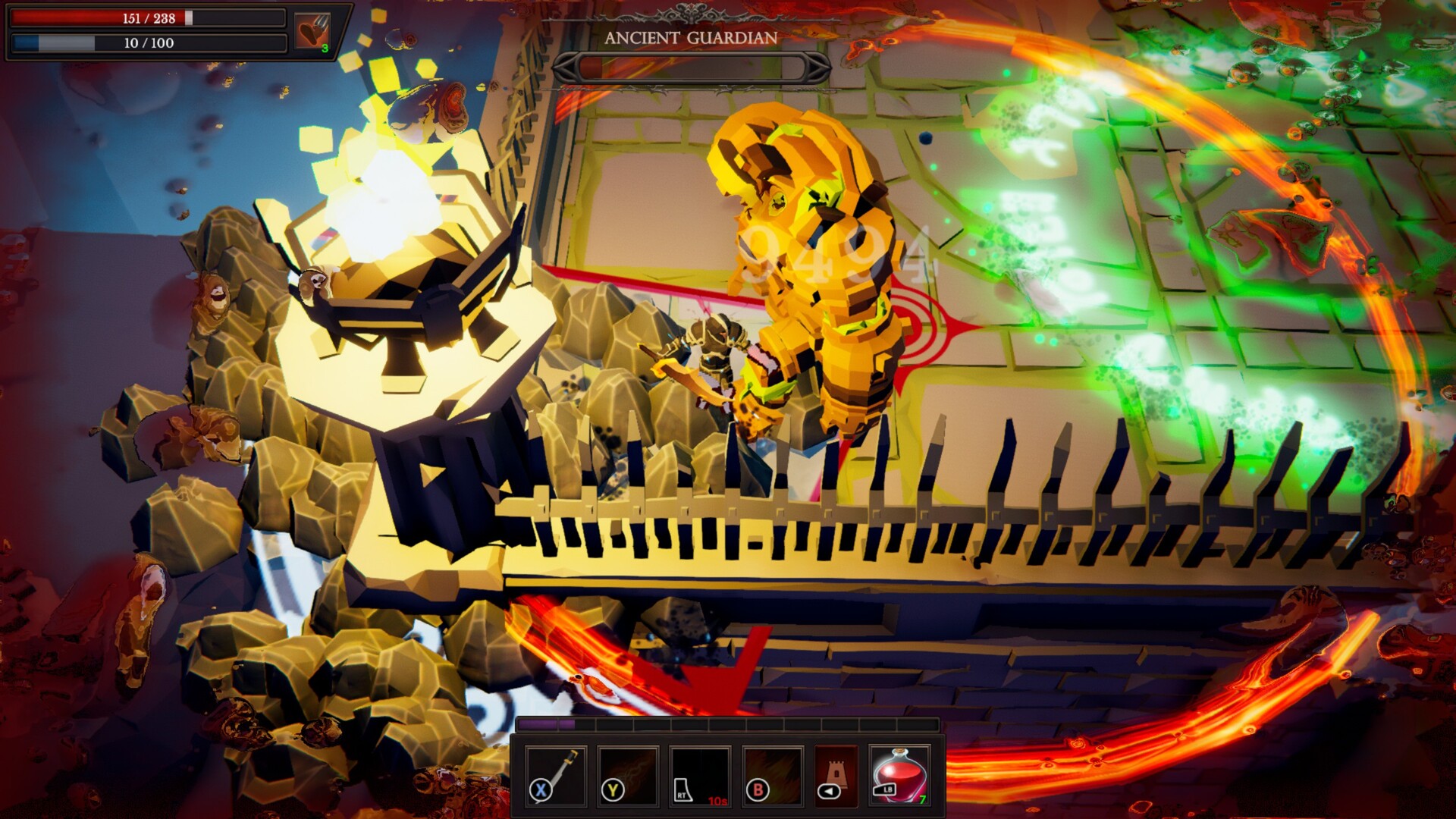Click the boot speed buff icon
The width and height of the screenshot is (1456, 819).
[x=312, y=32]
